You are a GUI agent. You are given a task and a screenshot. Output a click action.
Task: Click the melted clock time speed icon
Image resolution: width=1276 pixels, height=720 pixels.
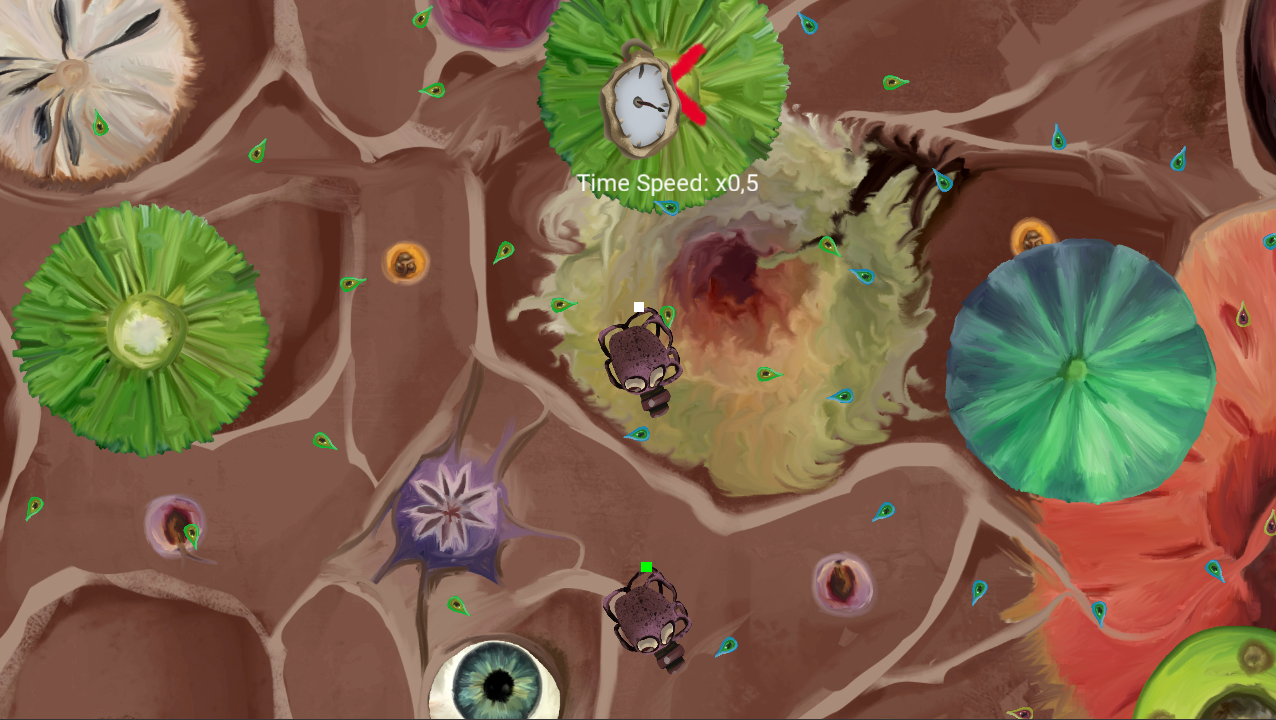pos(640,100)
